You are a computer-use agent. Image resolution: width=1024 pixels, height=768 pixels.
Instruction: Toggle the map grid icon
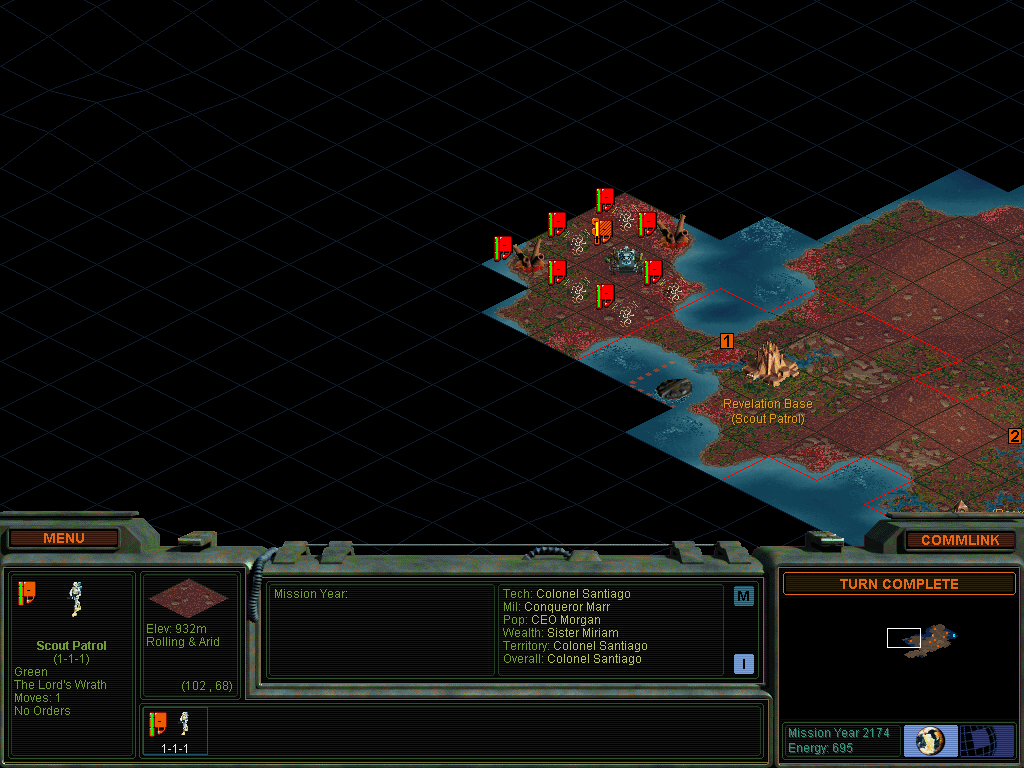[987, 741]
